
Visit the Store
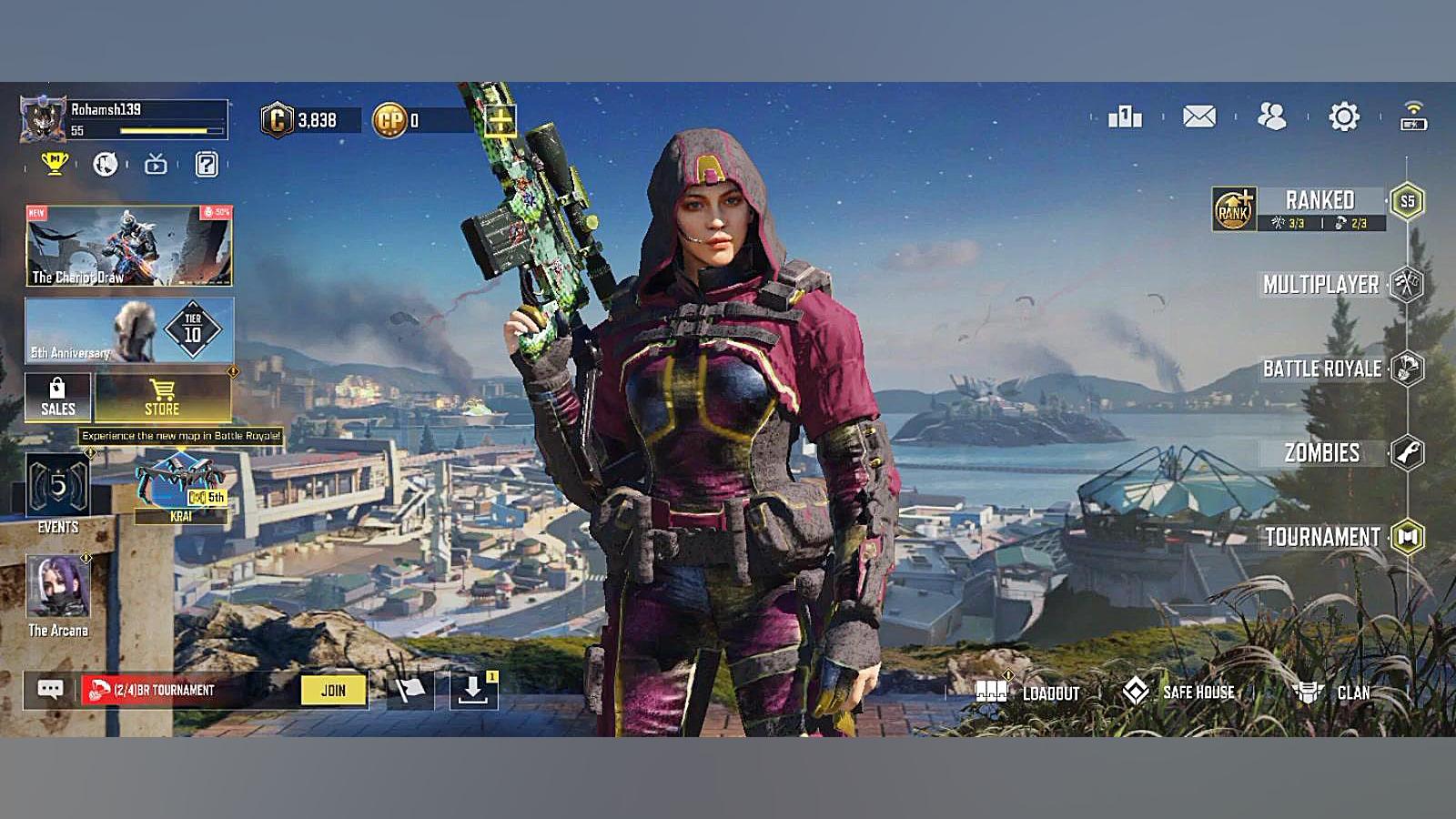pyautogui.click(x=162, y=398)
